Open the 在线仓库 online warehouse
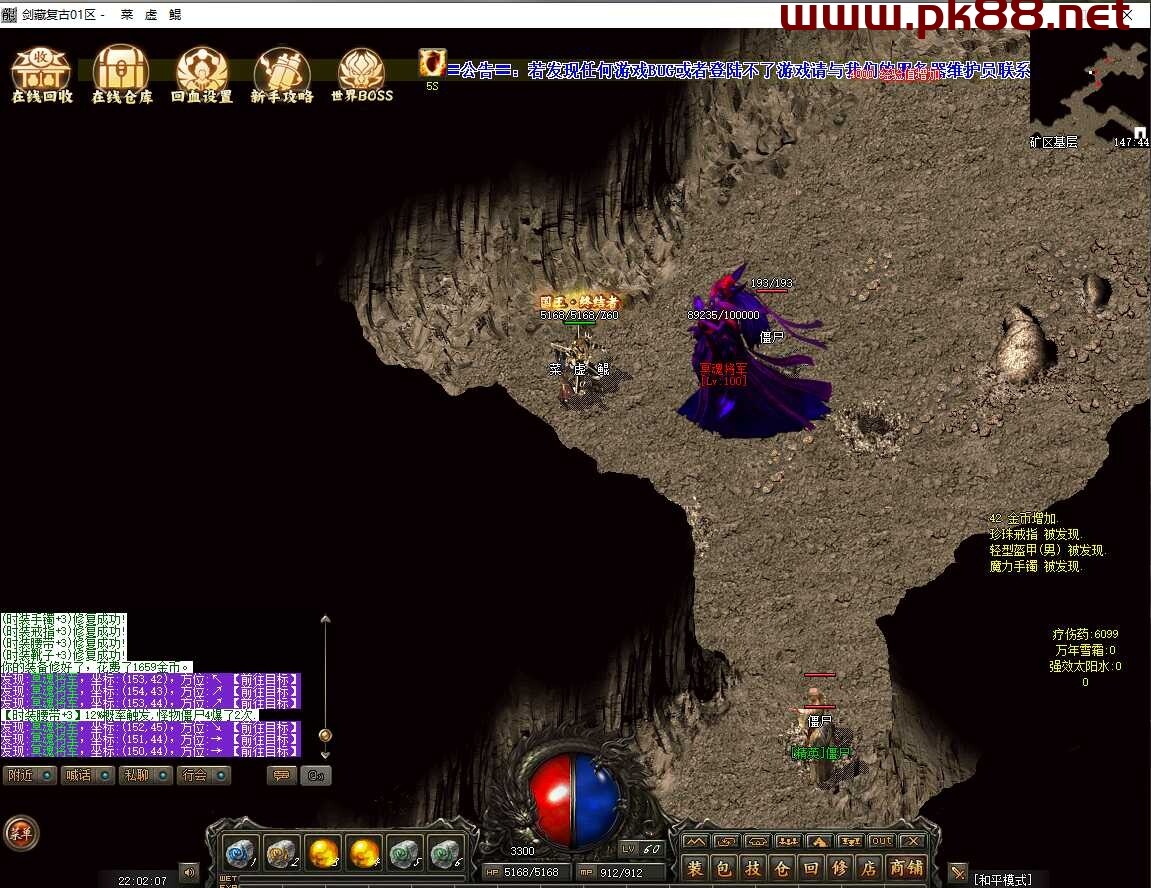Image resolution: width=1151 pixels, height=888 pixels. coord(122,73)
